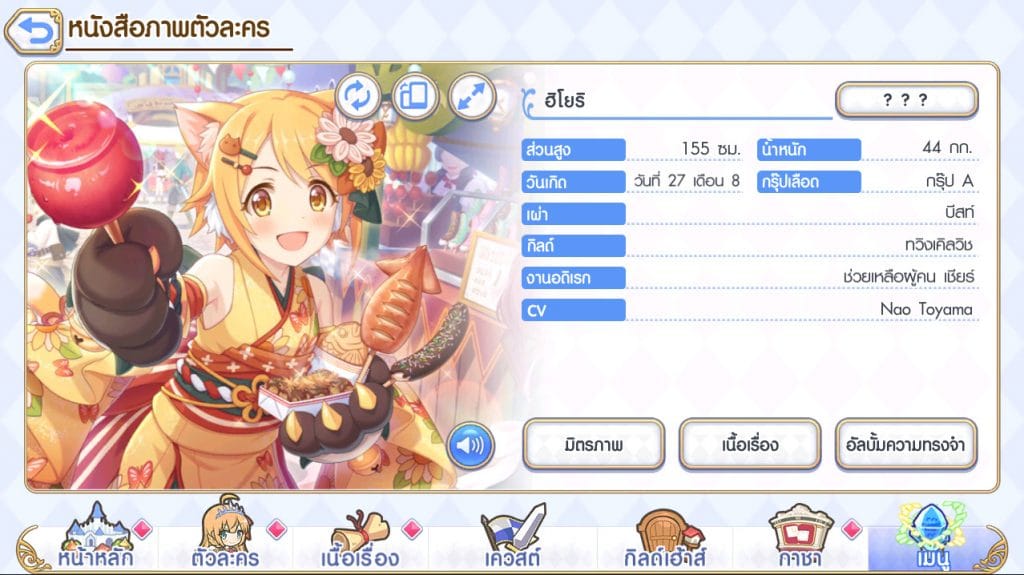
Task: Toggle the card flip view icon
Action: (415, 96)
